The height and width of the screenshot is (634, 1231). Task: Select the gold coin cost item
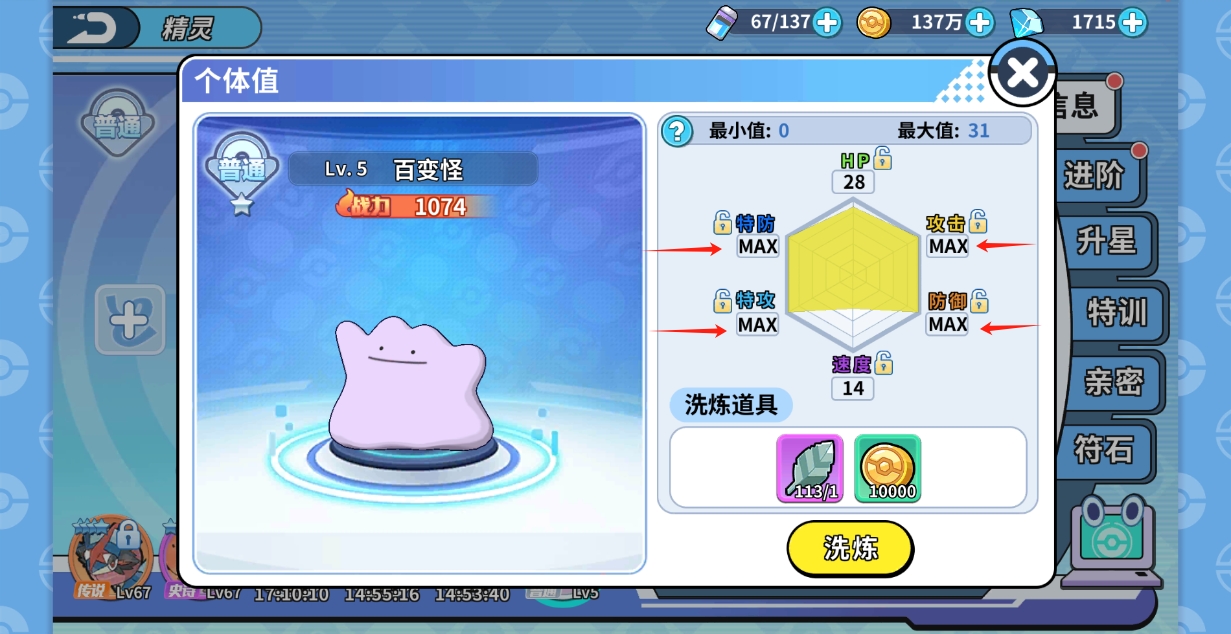click(887, 468)
